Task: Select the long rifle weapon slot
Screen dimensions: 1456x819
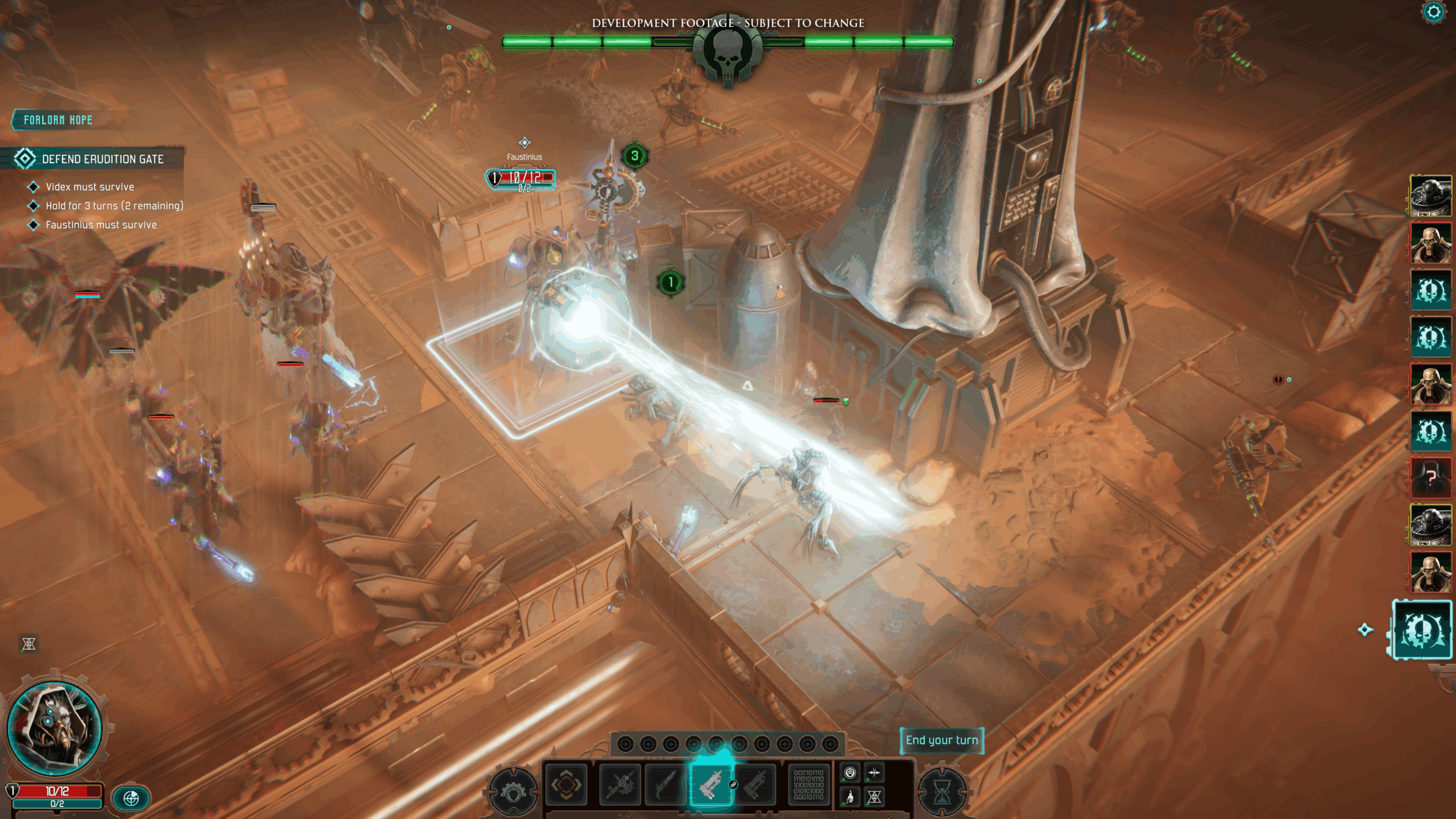Action: 665,785
